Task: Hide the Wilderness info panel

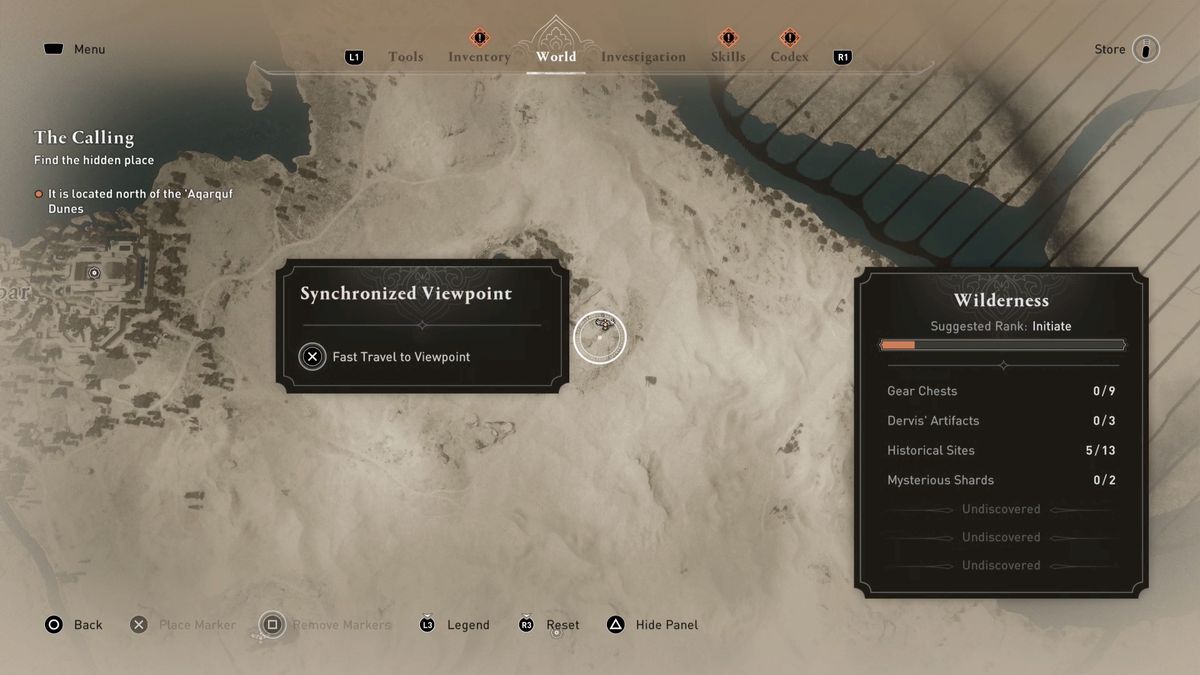Action: (x=653, y=625)
